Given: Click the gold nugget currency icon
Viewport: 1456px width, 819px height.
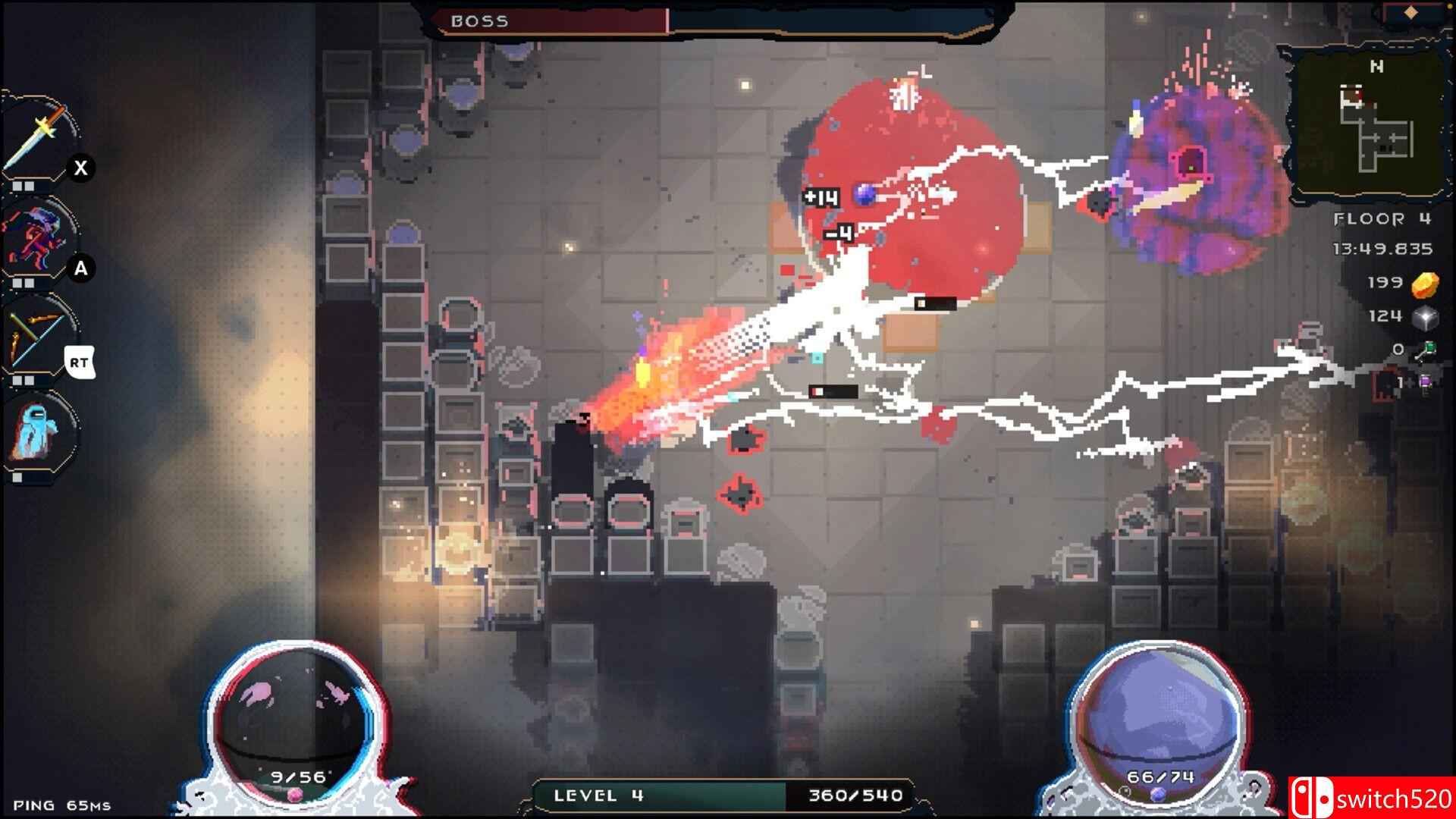Looking at the screenshot, I should 1425,284.
